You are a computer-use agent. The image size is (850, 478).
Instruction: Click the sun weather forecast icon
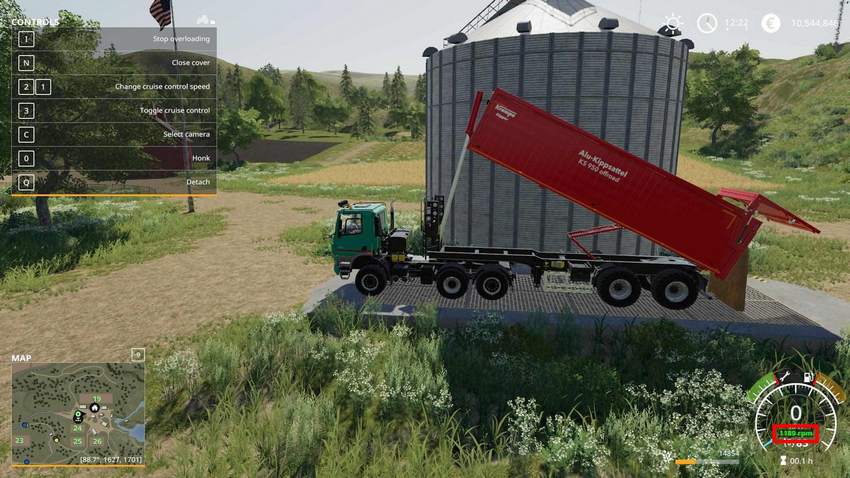point(674,23)
